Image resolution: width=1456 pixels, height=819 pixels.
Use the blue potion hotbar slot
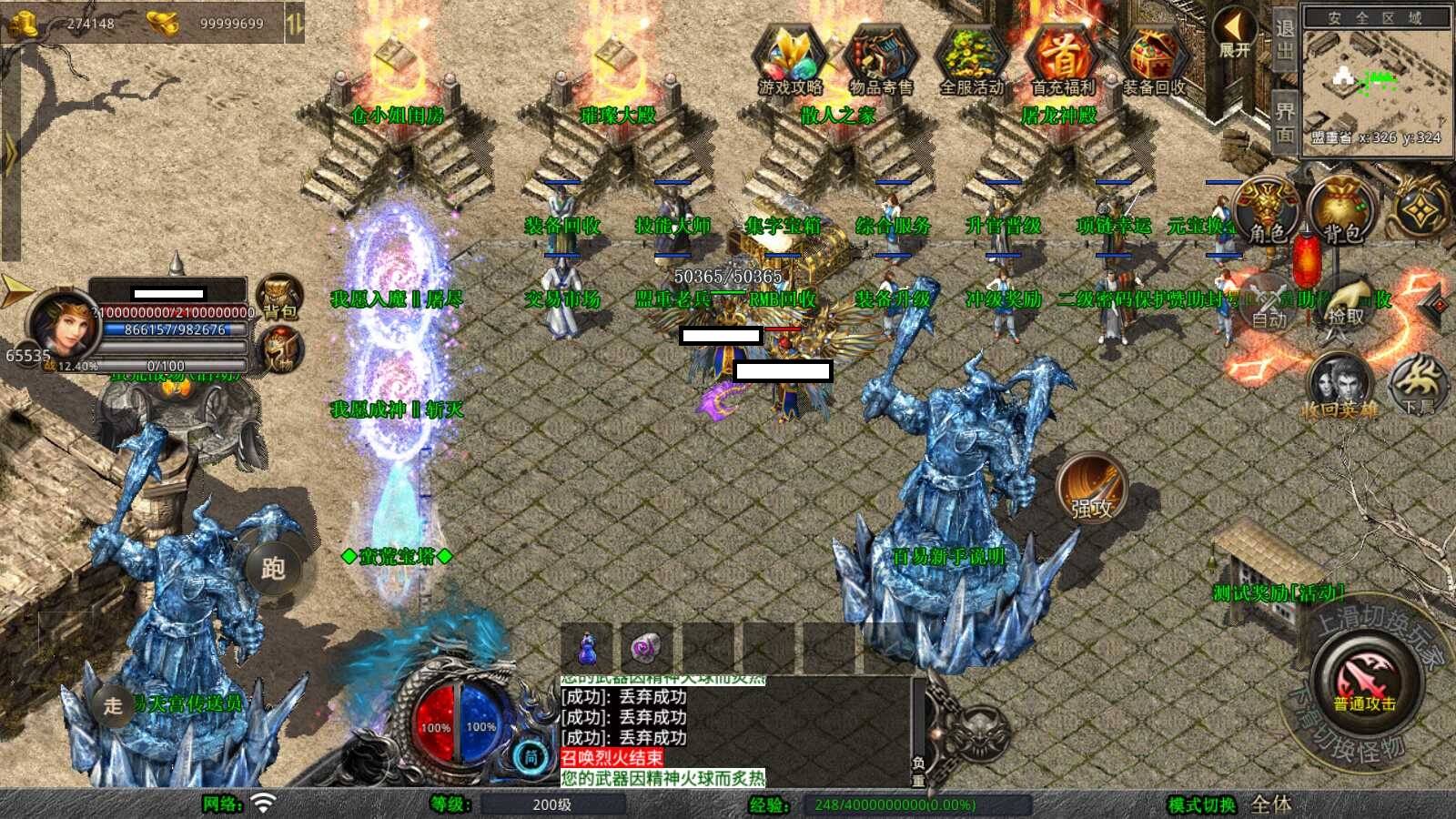pyautogui.click(x=589, y=648)
